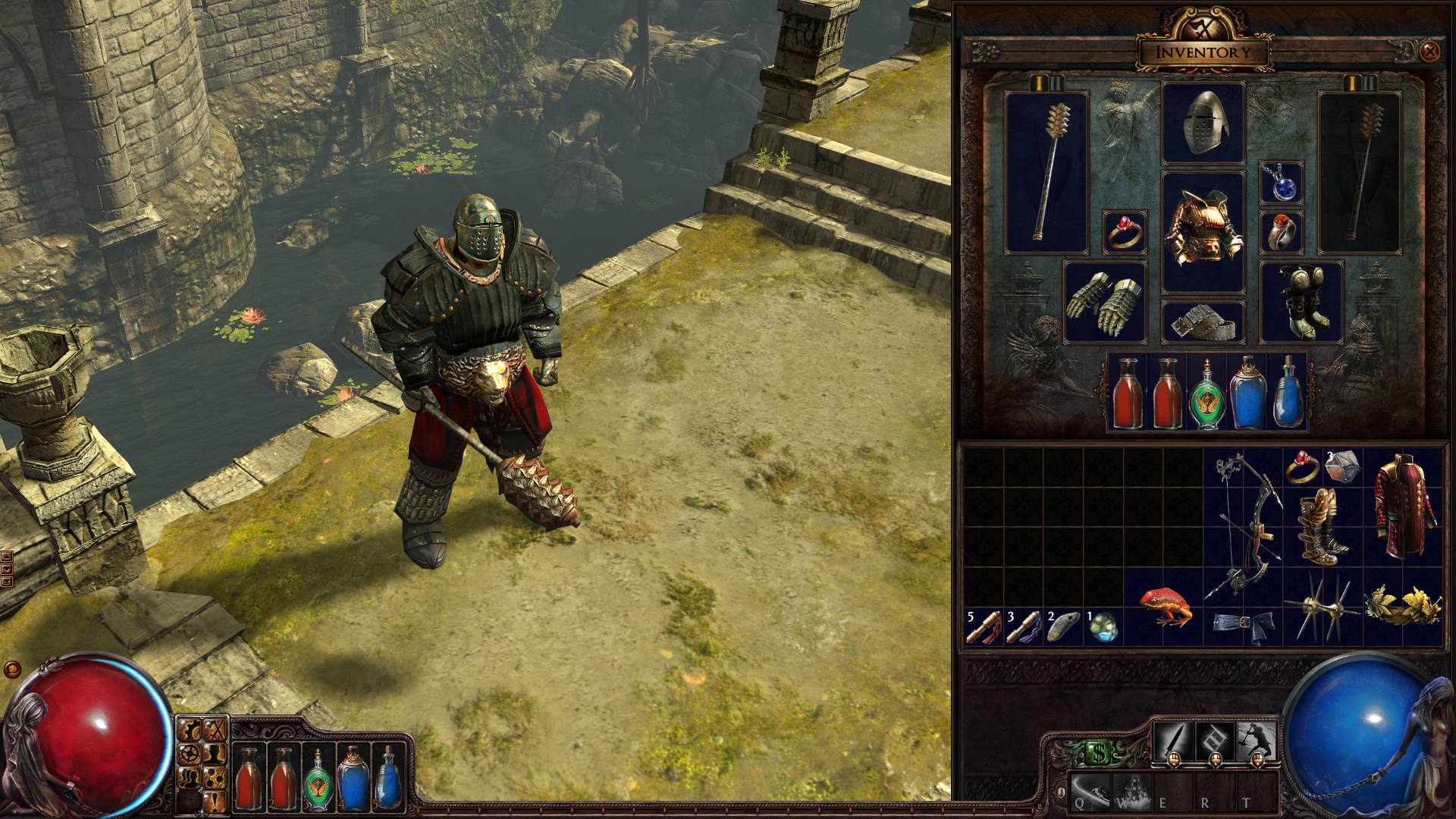The image size is (1456, 819).
Task: Select the red frog item
Action: point(1164,607)
